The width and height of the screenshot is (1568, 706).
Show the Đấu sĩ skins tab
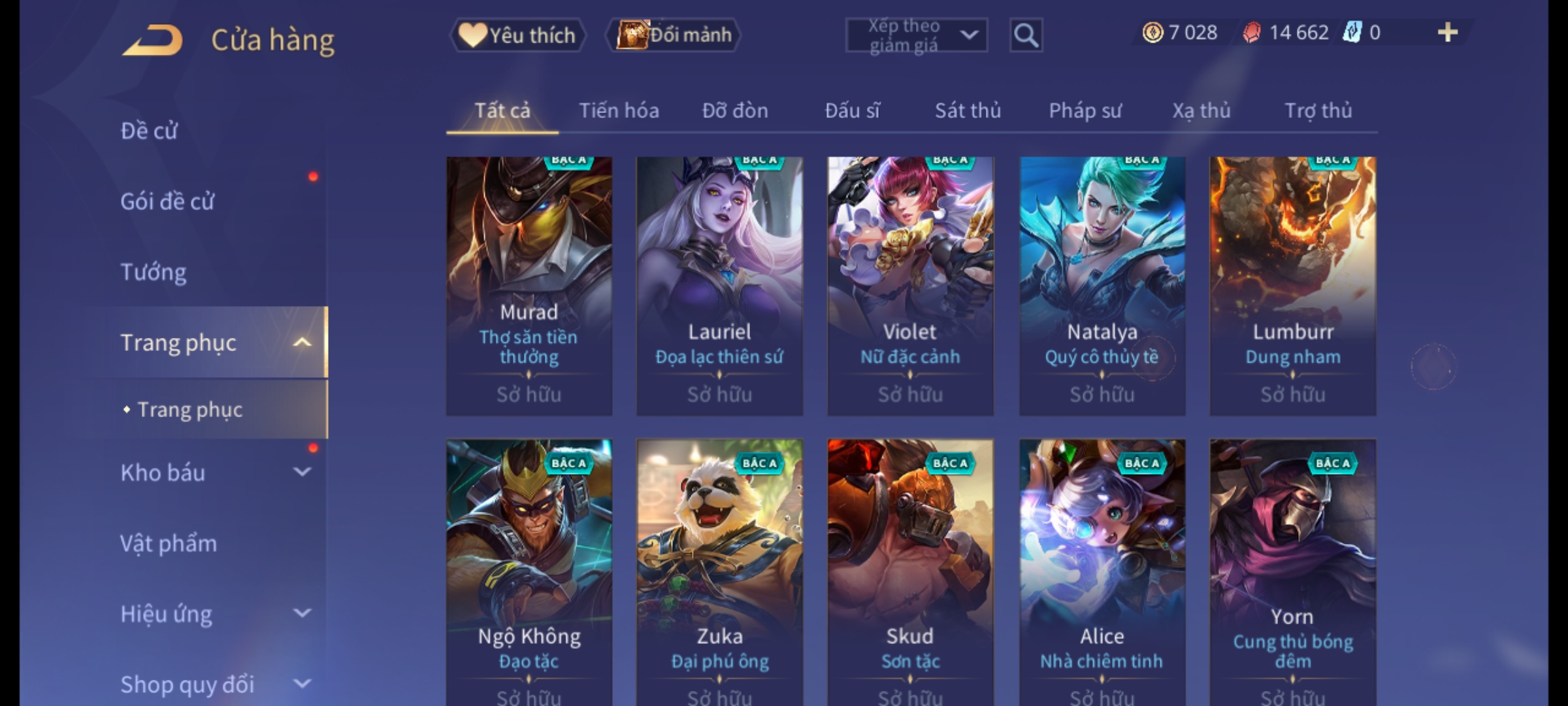[852, 110]
